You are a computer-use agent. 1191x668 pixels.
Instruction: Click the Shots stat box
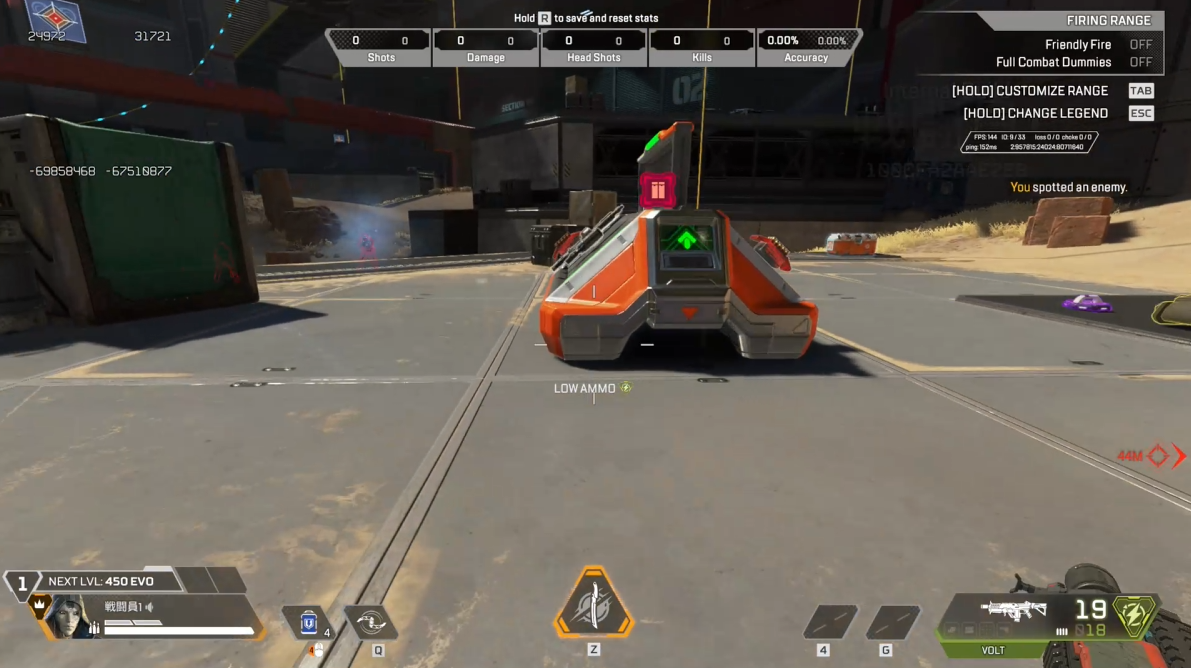(380, 47)
